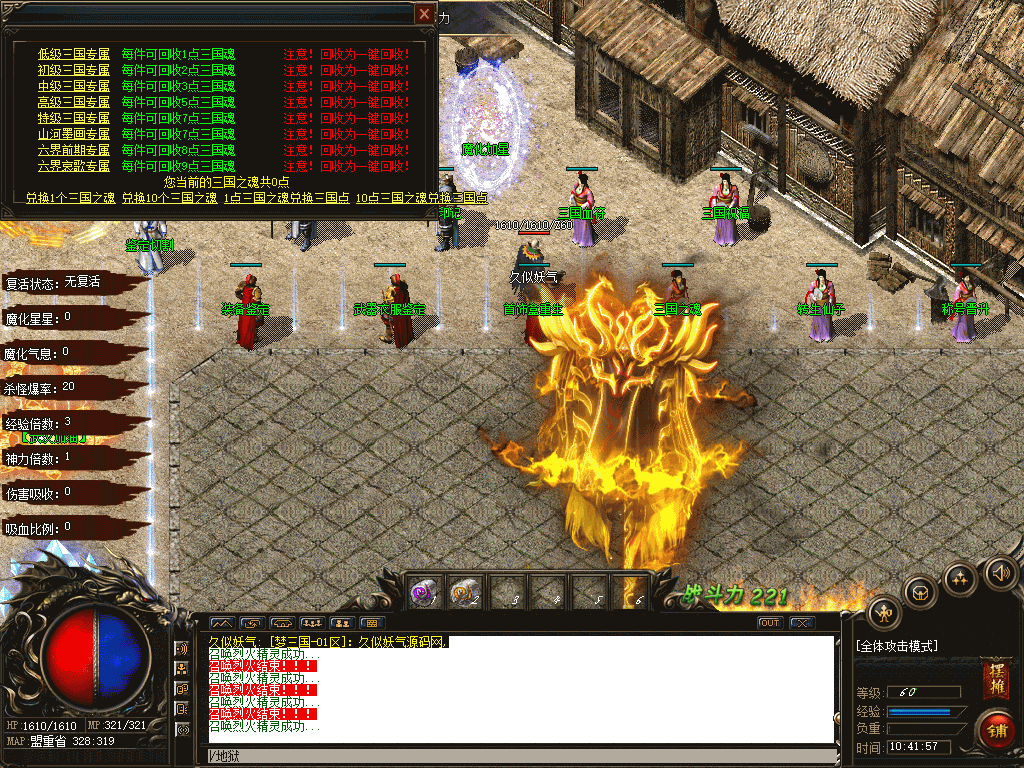The width and height of the screenshot is (1024, 768).
Task: Pick the 中级三国专属 recycle entry
Action: click(x=74, y=86)
